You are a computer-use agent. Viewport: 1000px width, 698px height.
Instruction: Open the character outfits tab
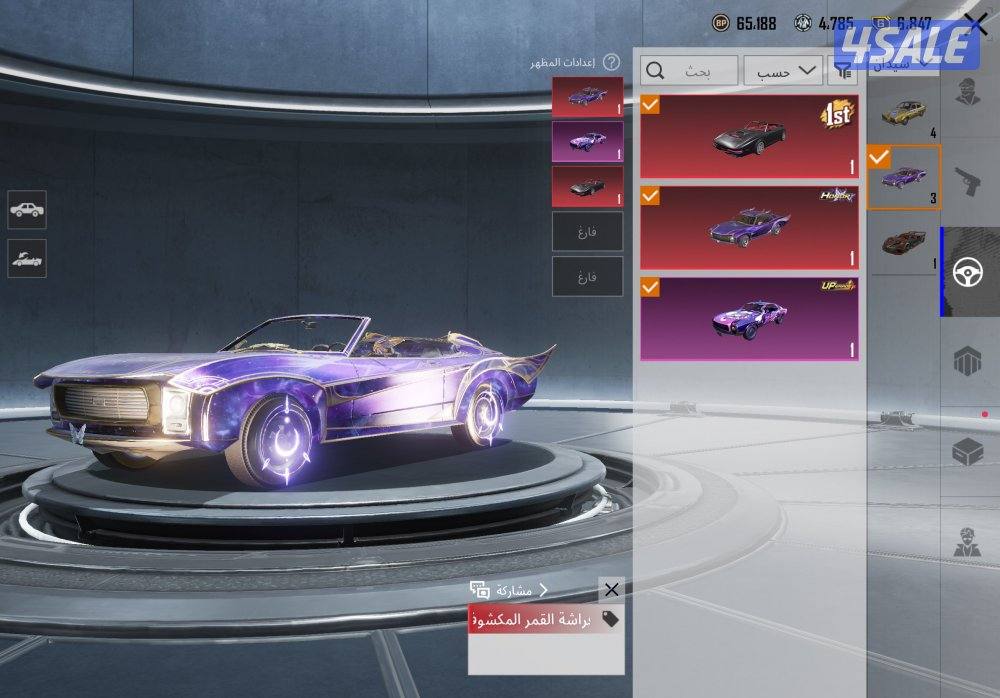(x=967, y=90)
